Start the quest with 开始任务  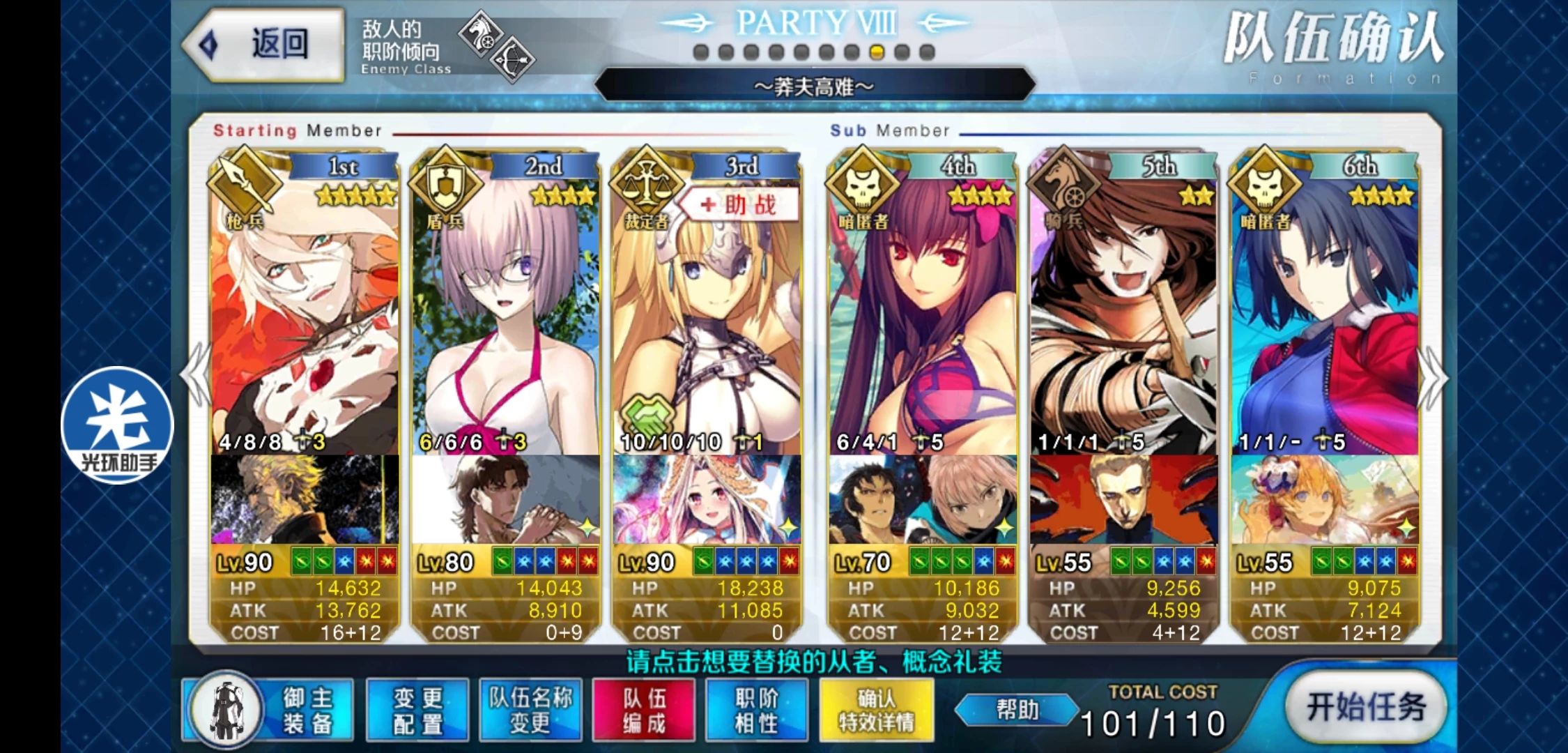pyautogui.click(x=1365, y=707)
